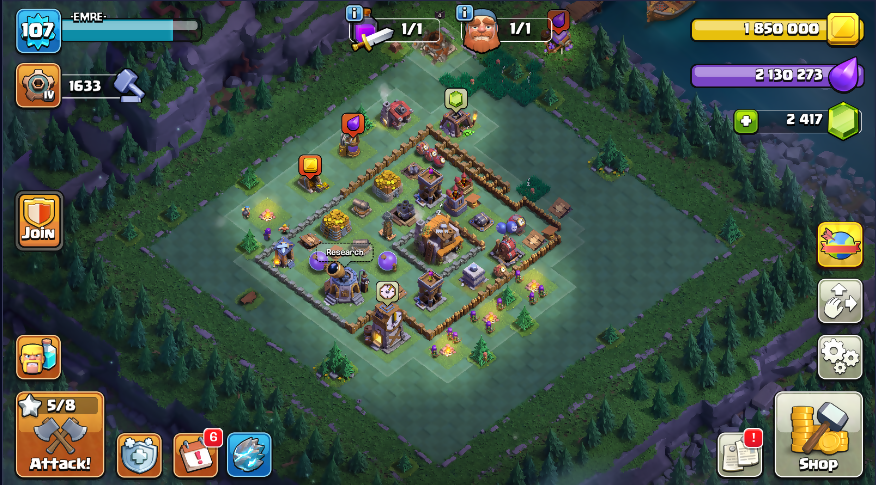
Task: Tap the Research label on the lab
Action: tap(345, 253)
